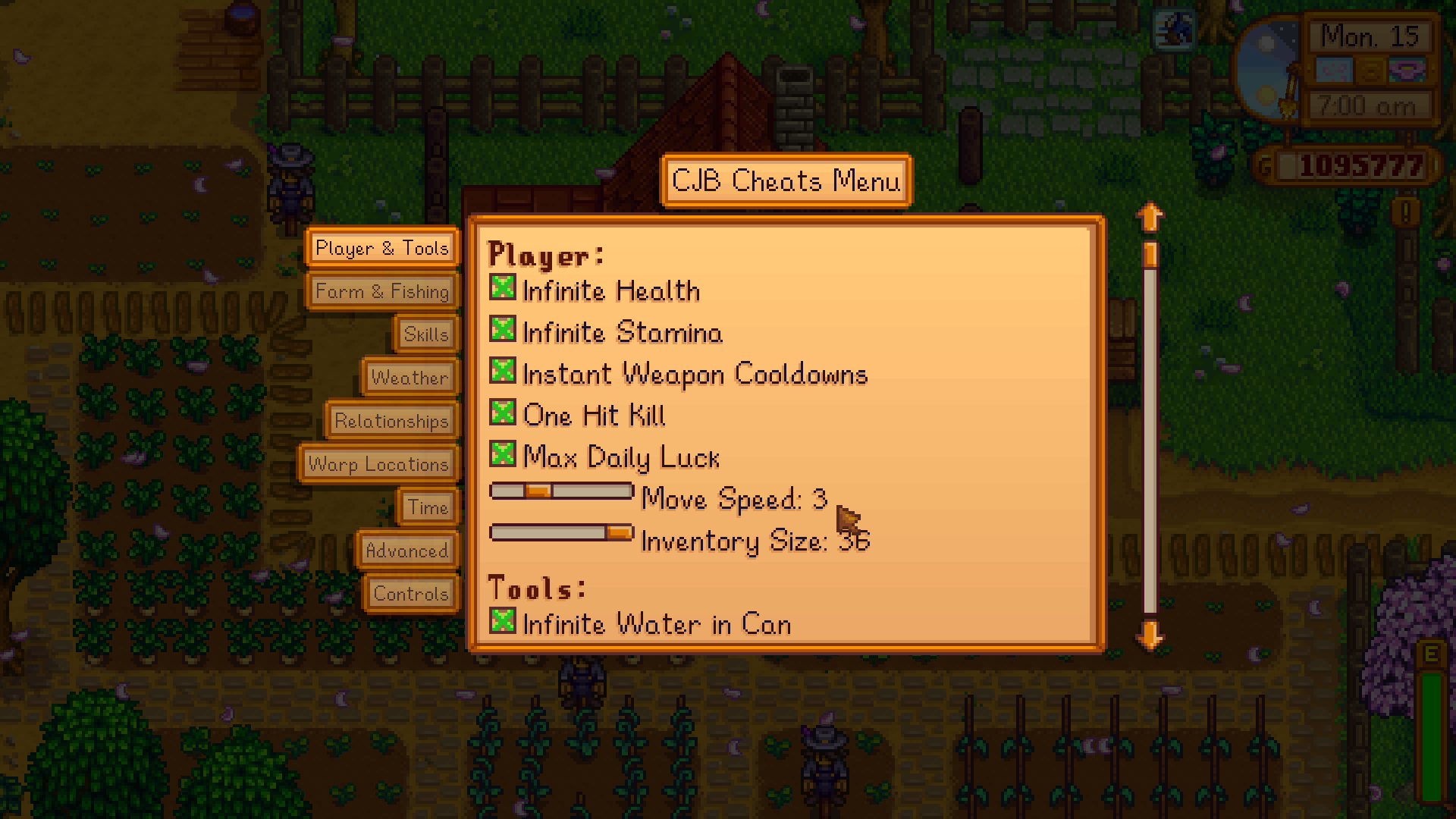Adjust the Move Speed slider
The width and height of the screenshot is (1456, 819).
(x=538, y=491)
